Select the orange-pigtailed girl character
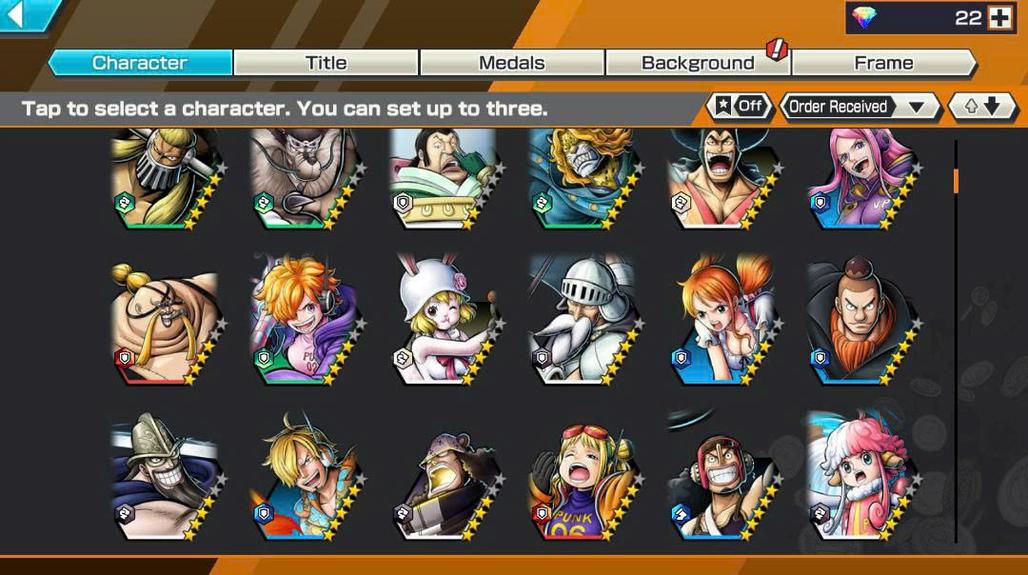Viewport: 1028px width, 575px height. 722,318
